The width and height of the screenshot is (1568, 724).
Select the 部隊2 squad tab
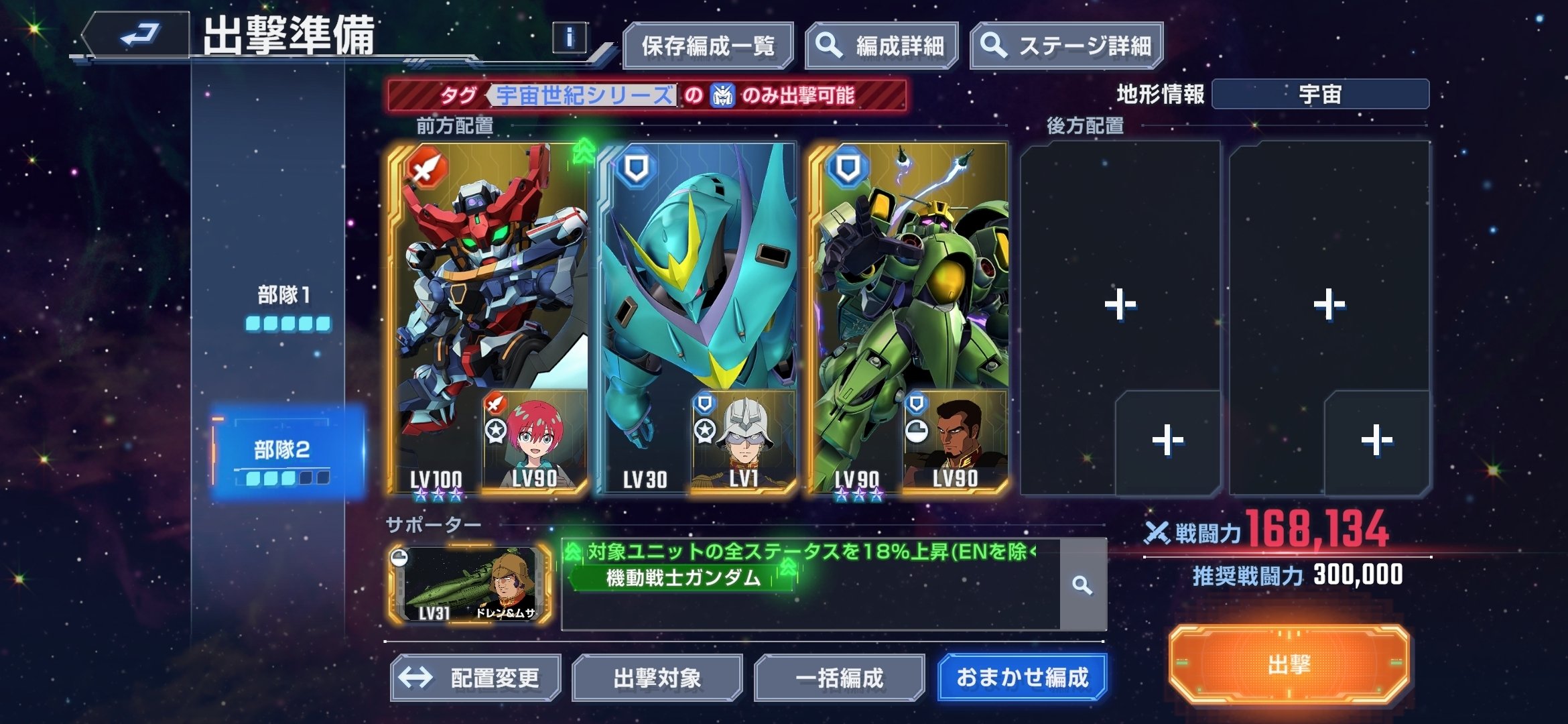[280, 452]
